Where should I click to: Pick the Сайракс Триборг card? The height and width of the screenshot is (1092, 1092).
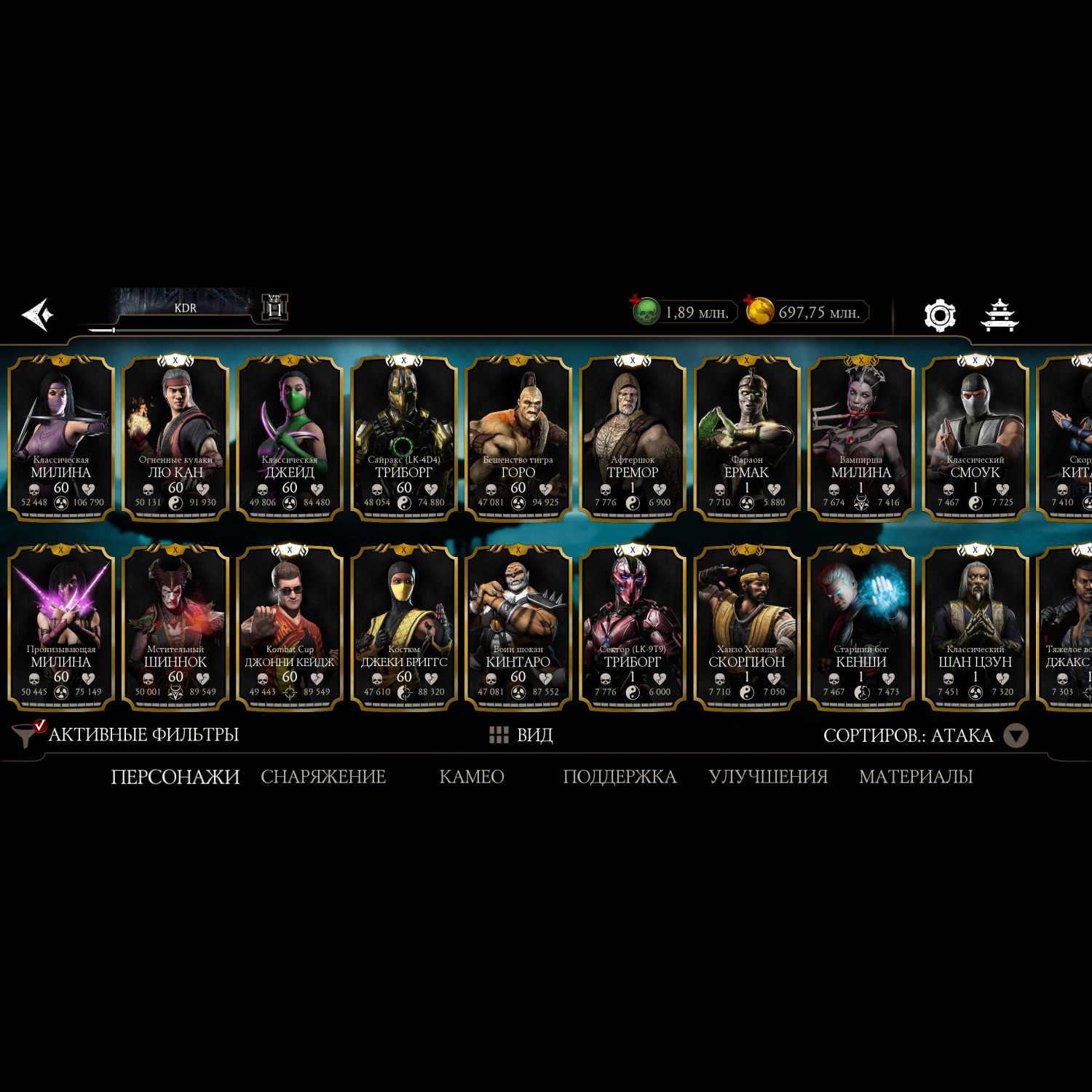coord(404,437)
